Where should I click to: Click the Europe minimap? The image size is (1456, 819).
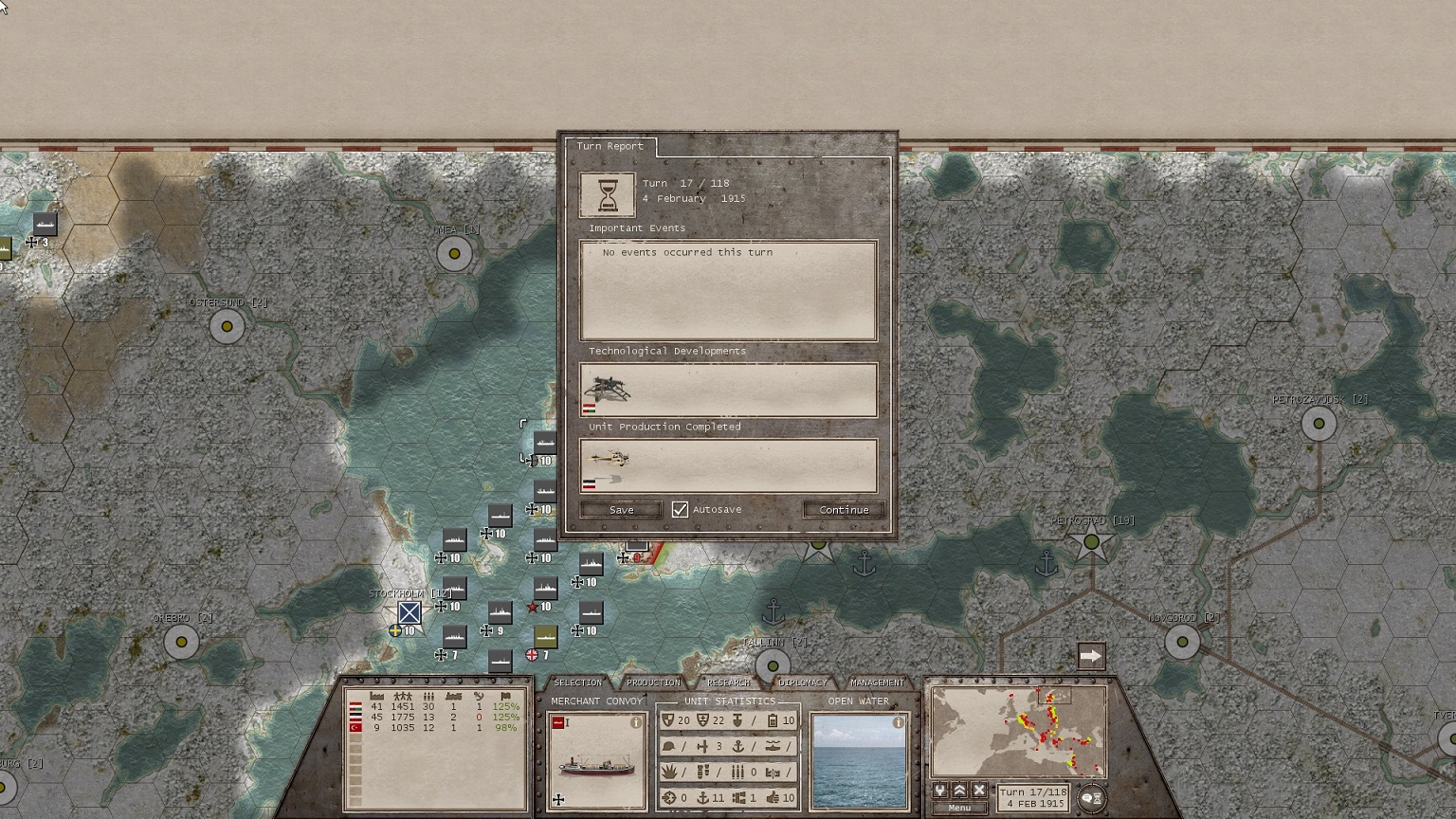coord(1019,732)
